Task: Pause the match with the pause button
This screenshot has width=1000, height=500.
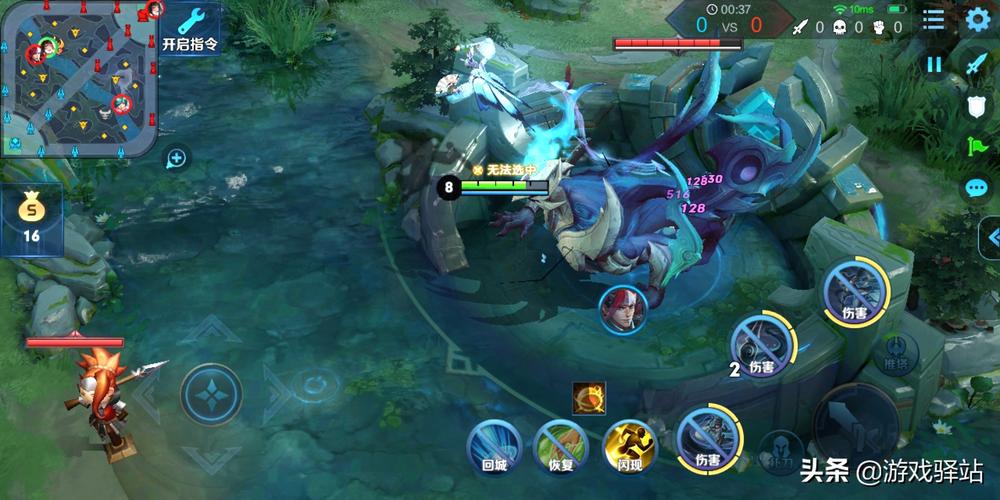Action: pyautogui.click(x=934, y=64)
